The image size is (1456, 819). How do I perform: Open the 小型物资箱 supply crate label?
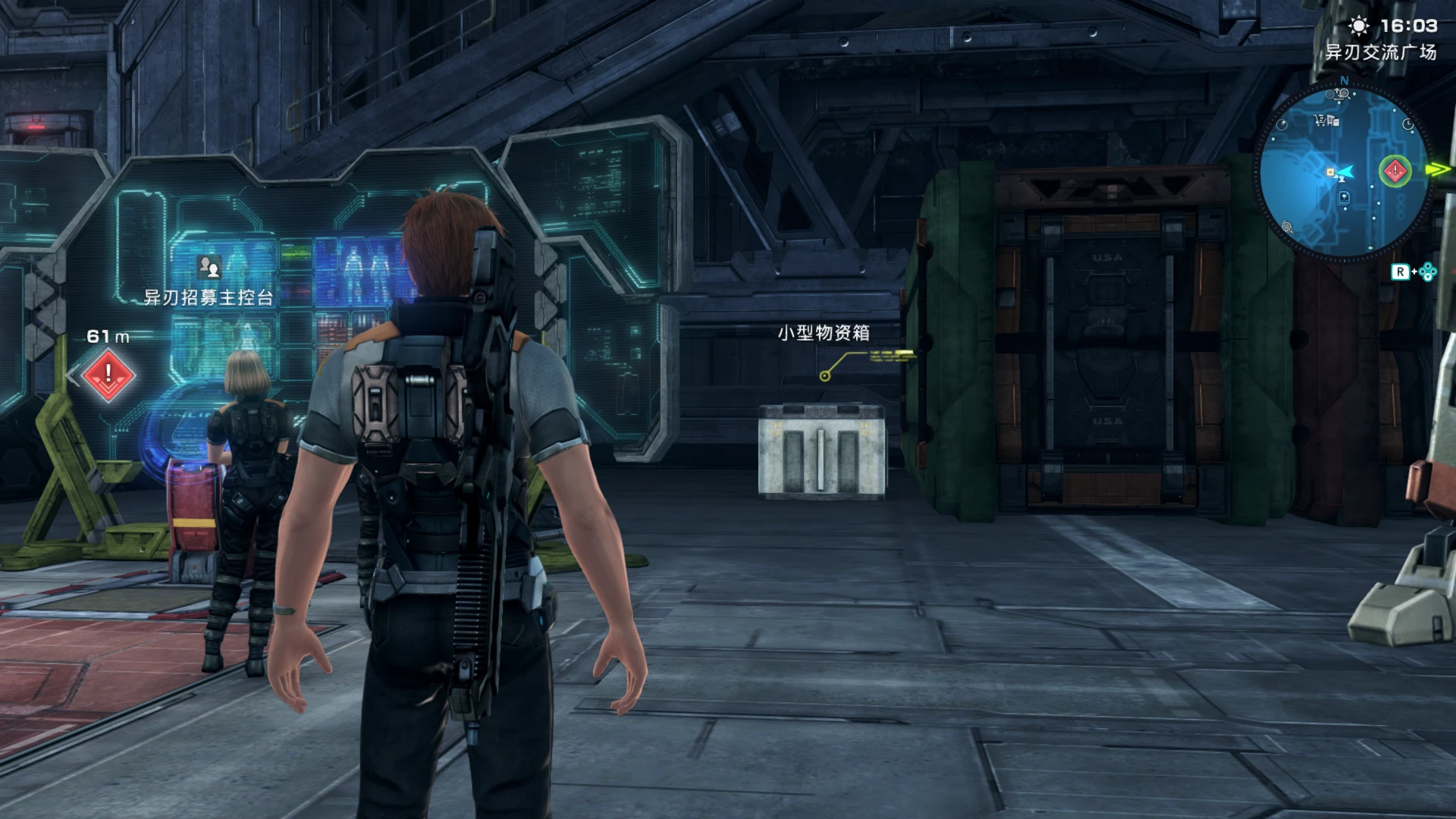click(823, 332)
